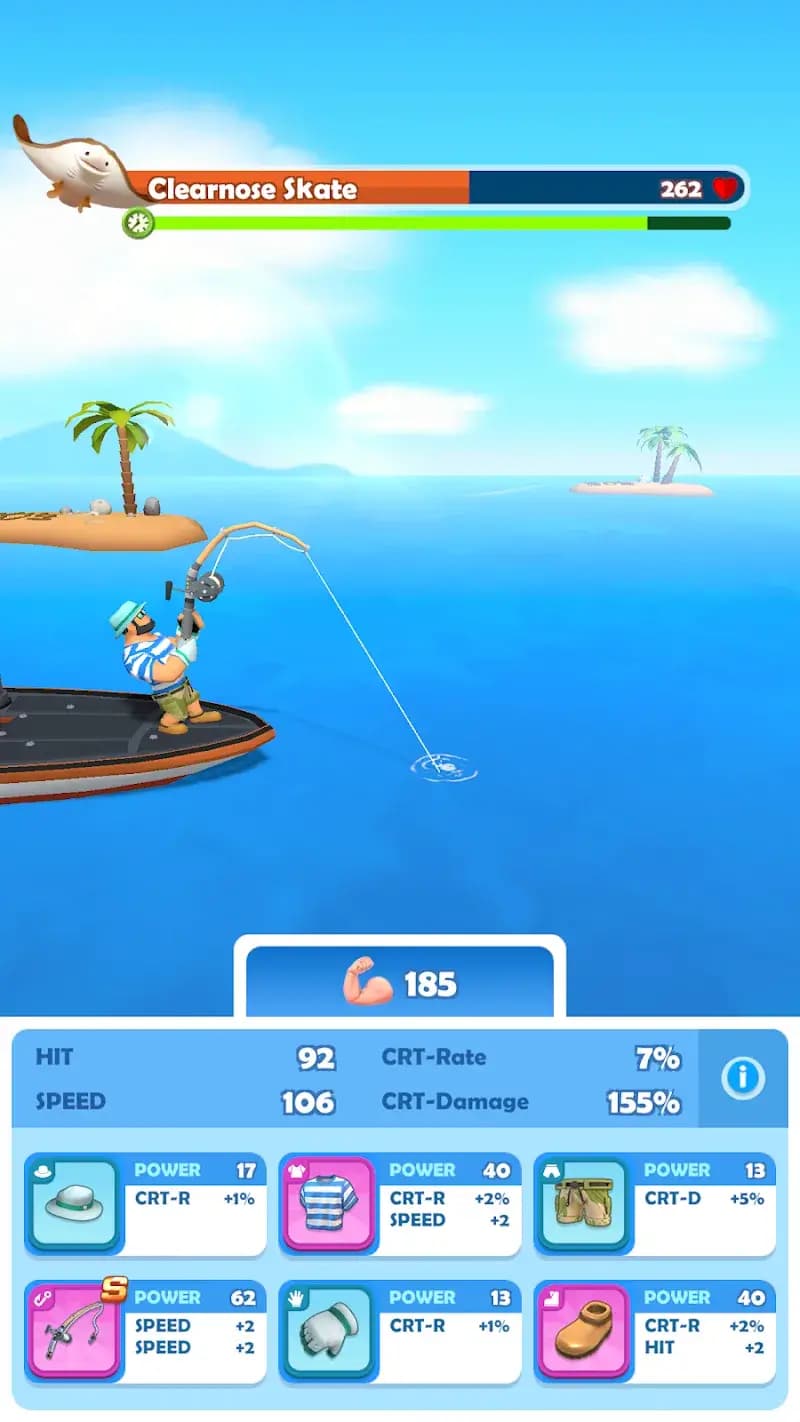Screen dimensions: 800x1422
Task: Open the stats info button
Action: tap(742, 1078)
